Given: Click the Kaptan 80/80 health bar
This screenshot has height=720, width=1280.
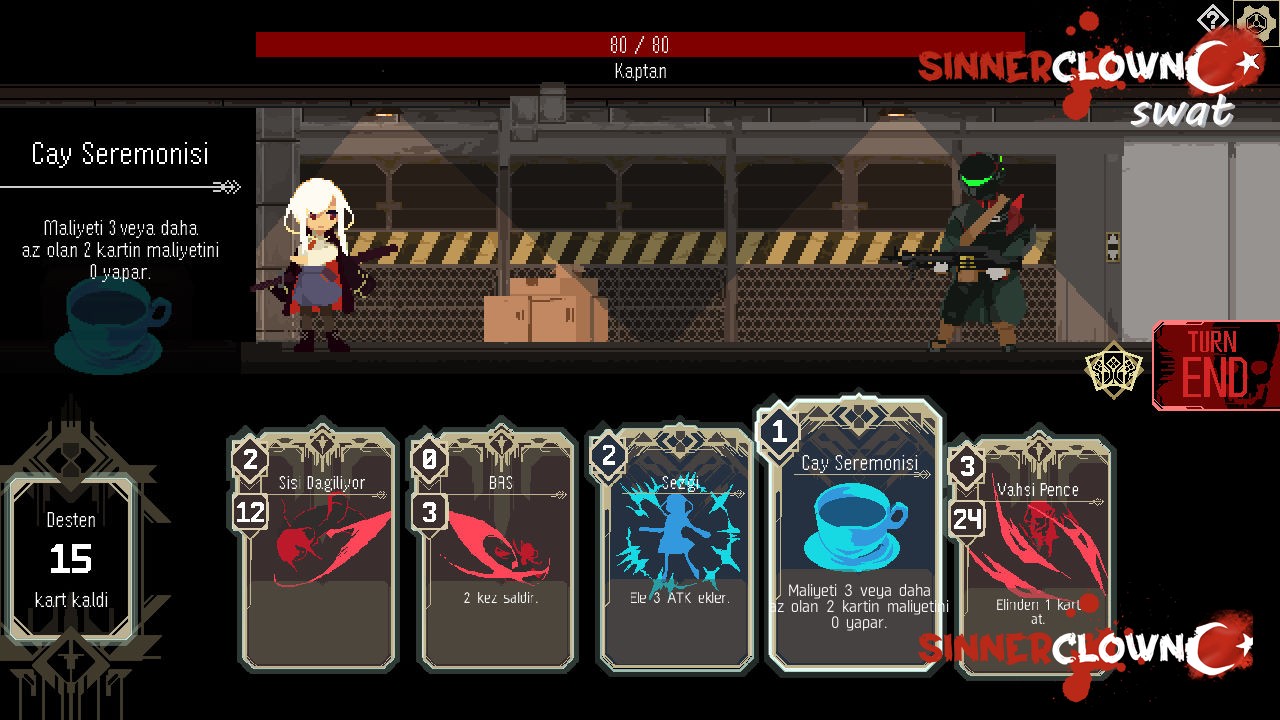Looking at the screenshot, I should pyautogui.click(x=639, y=45).
